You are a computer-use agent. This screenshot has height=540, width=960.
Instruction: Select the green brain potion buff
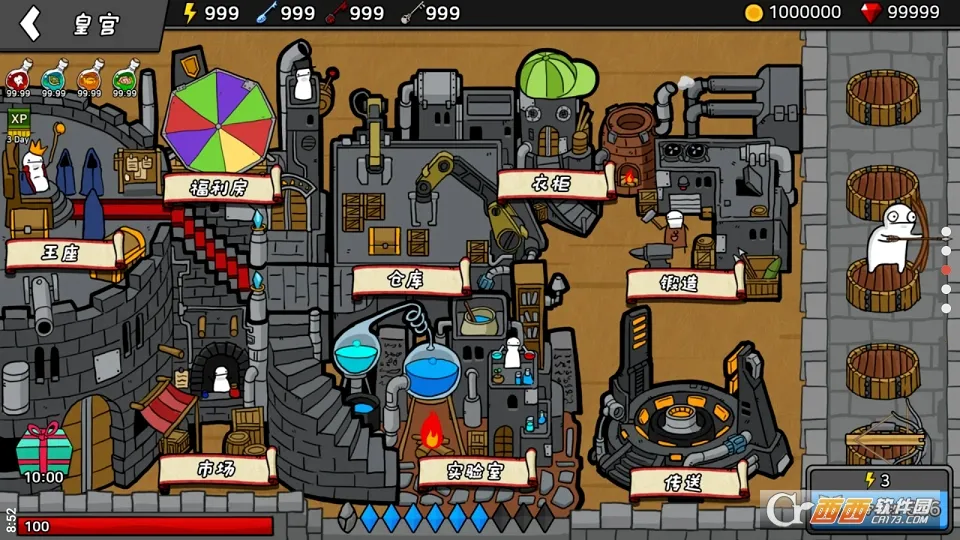[126, 80]
